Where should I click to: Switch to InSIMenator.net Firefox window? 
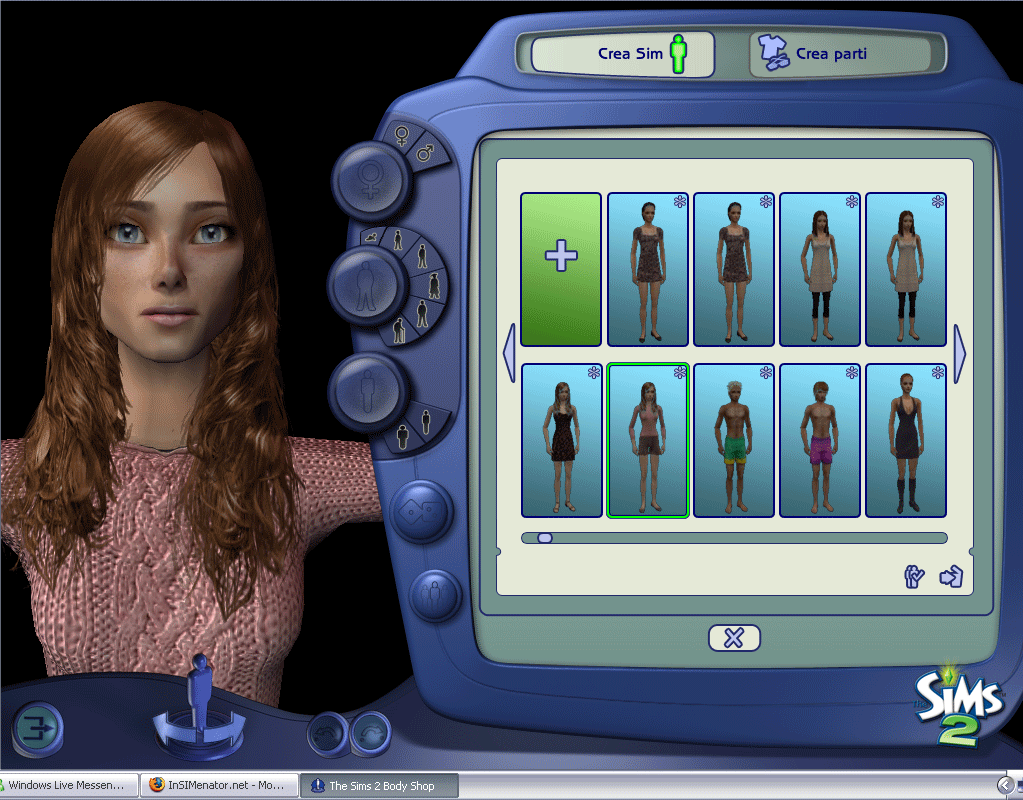[x=220, y=786]
